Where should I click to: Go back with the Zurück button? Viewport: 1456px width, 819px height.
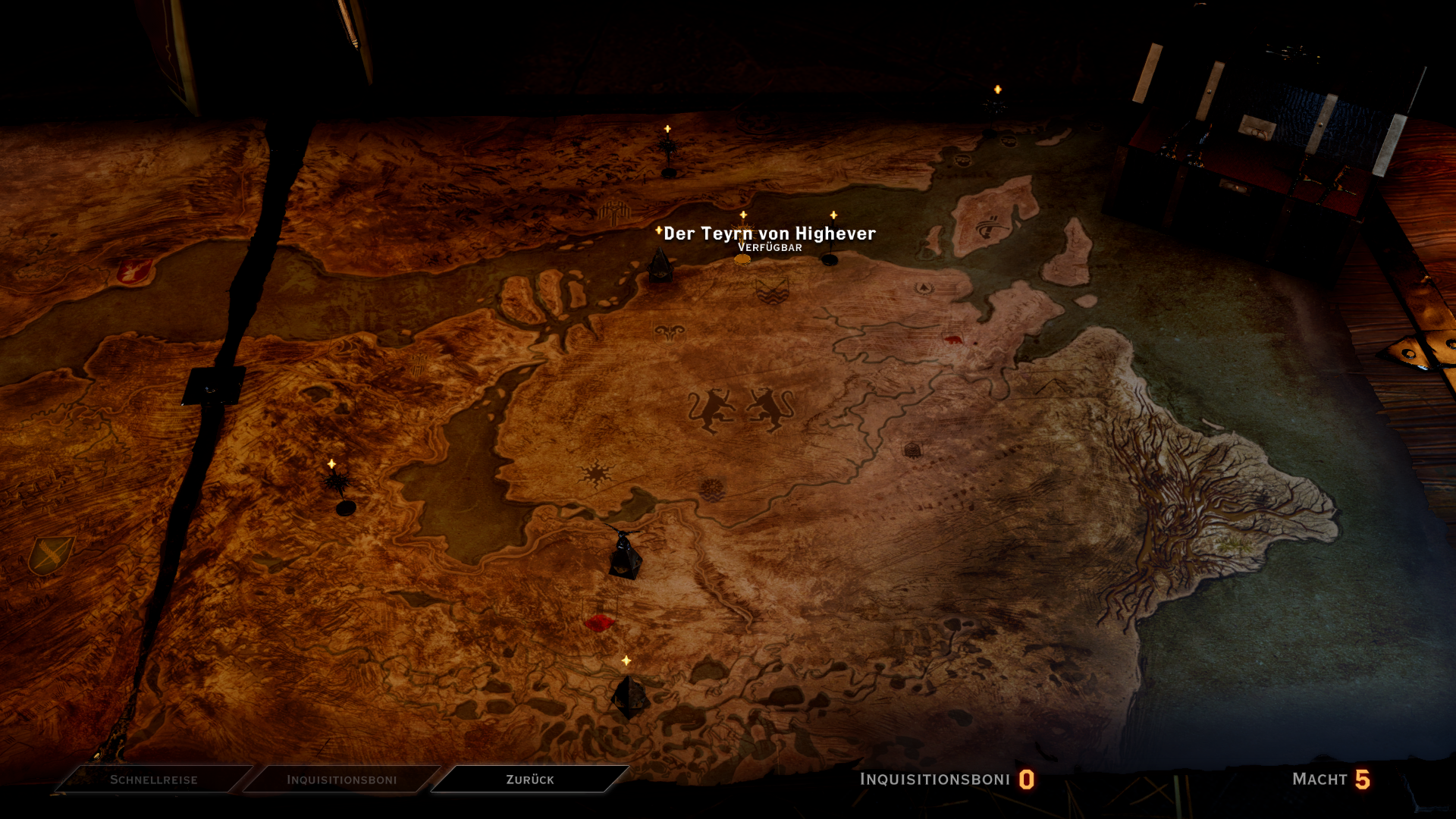click(x=529, y=780)
